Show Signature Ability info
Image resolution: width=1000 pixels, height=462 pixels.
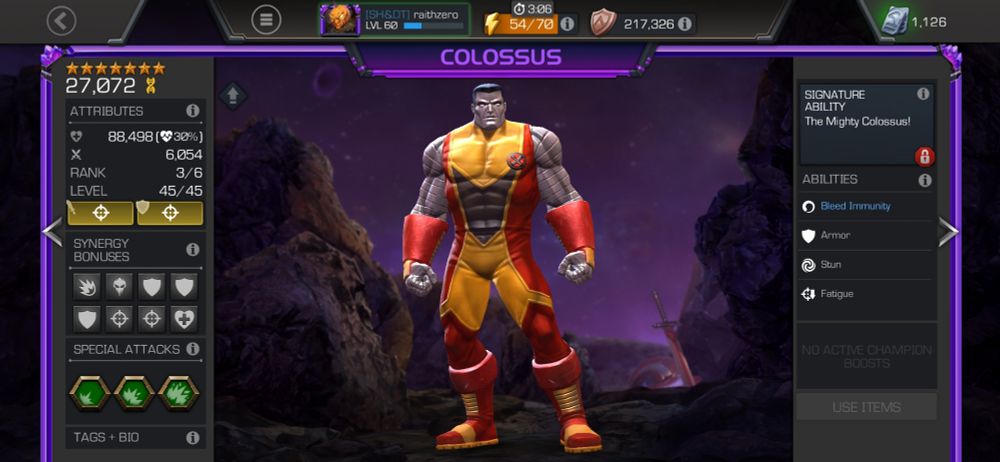923,94
